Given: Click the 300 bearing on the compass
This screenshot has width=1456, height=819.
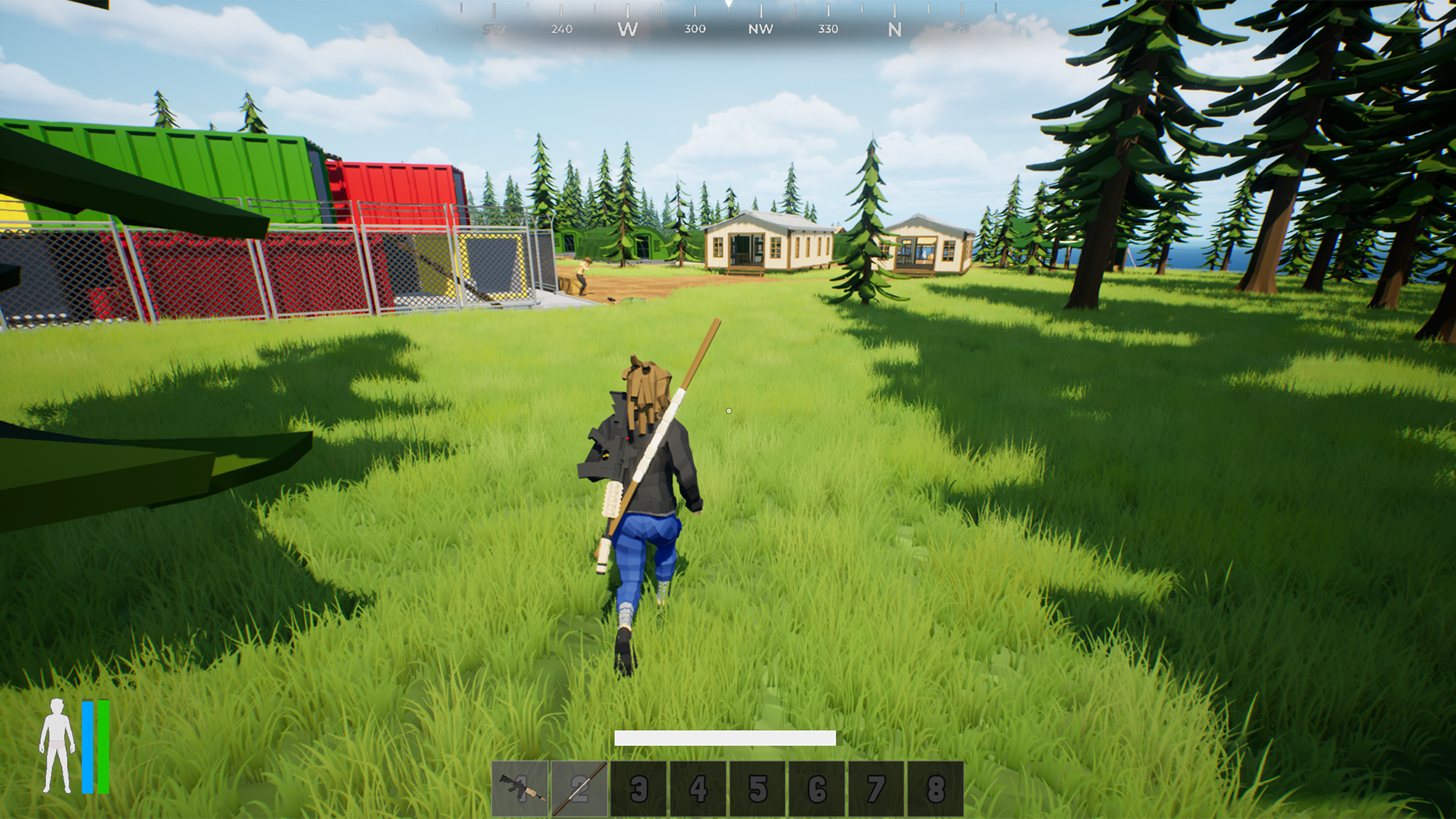Looking at the screenshot, I should (693, 29).
